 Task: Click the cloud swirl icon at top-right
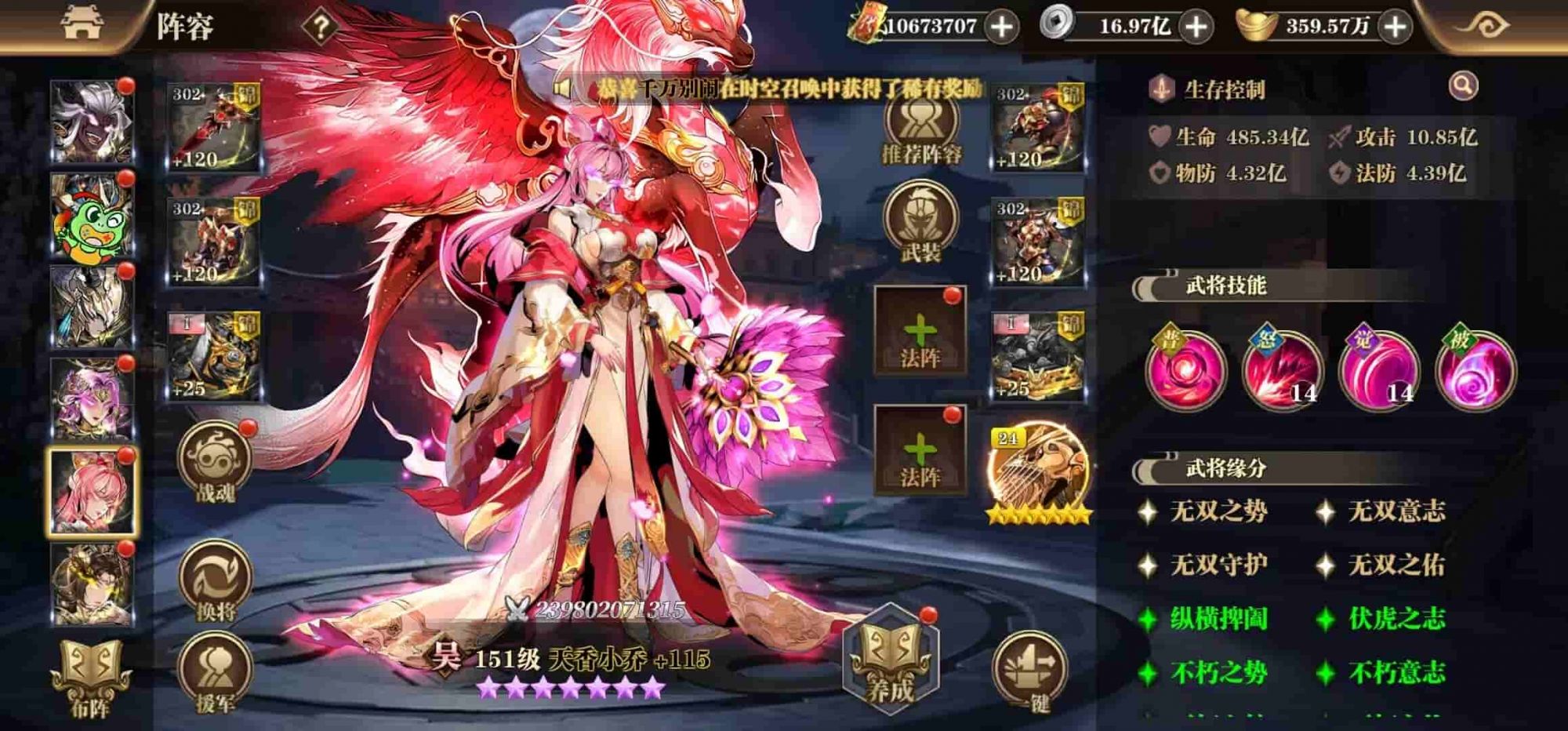pyautogui.click(x=1483, y=26)
